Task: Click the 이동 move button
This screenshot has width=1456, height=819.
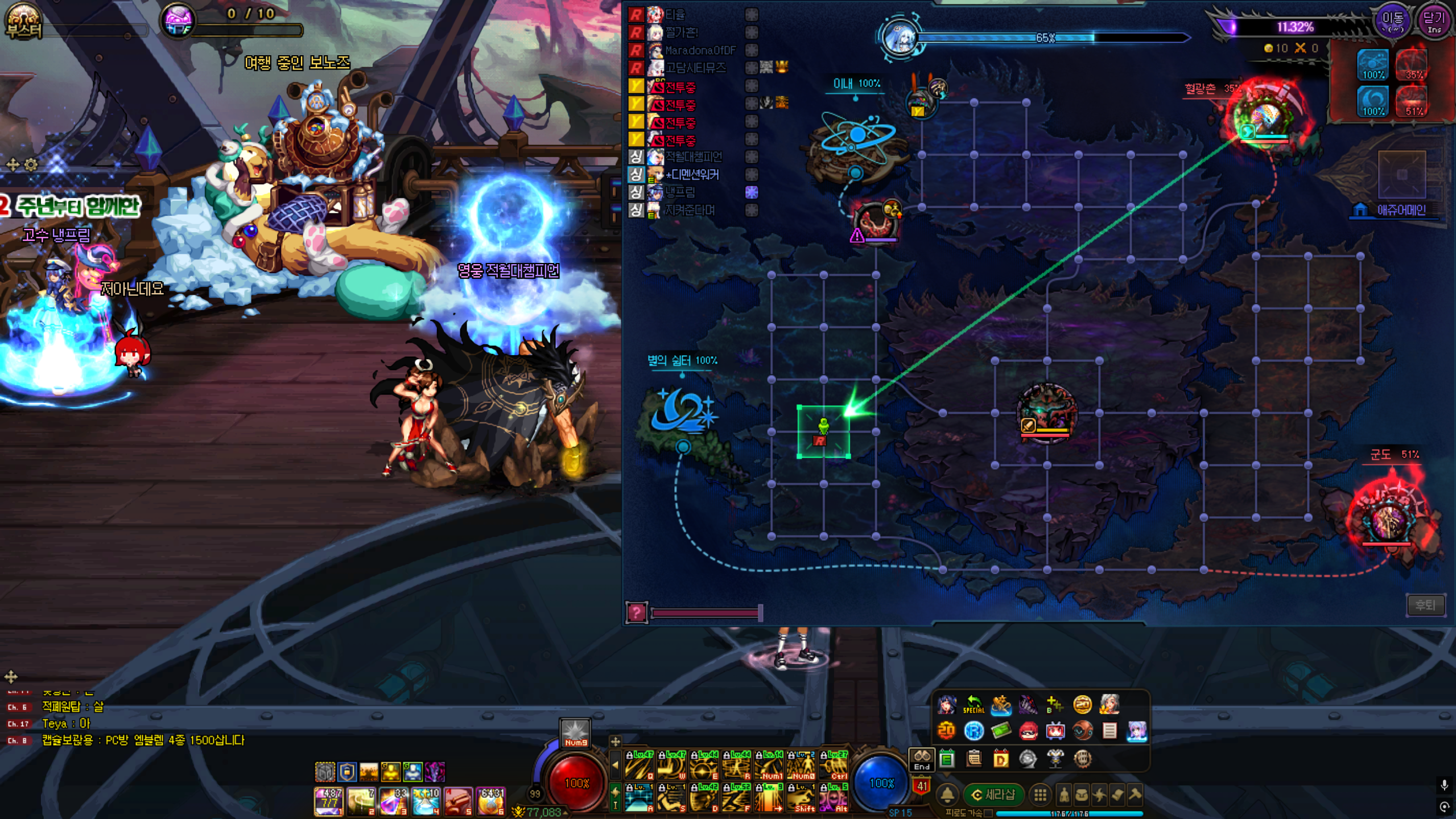Action: (x=1392, y=22)
